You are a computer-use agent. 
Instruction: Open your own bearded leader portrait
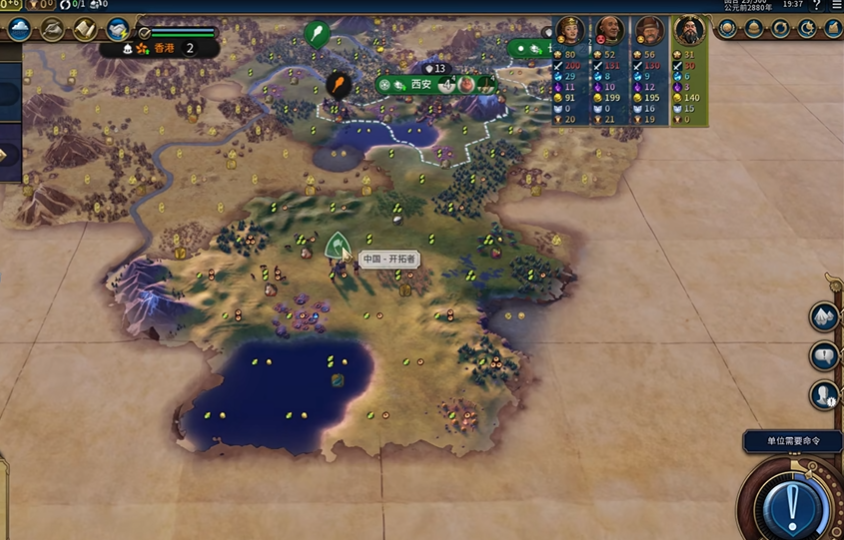click(x=689, y=30)
